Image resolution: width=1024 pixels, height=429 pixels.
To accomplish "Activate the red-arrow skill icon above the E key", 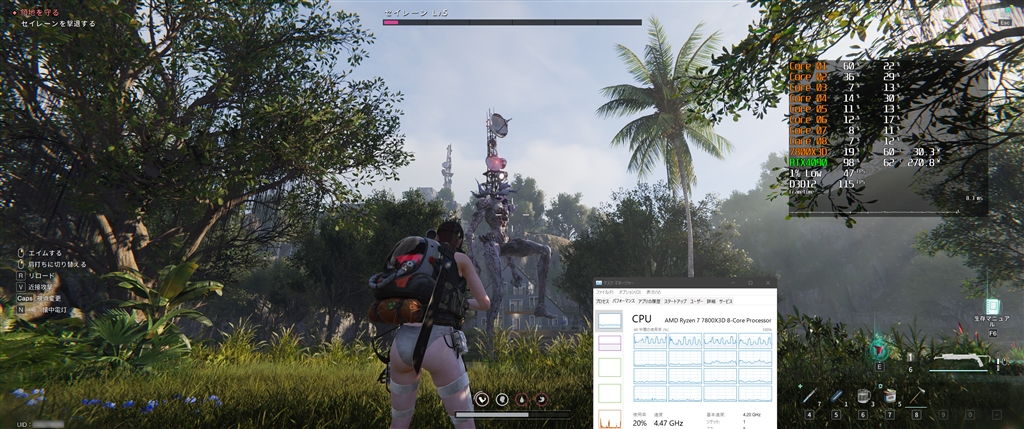I will [879, 348].
